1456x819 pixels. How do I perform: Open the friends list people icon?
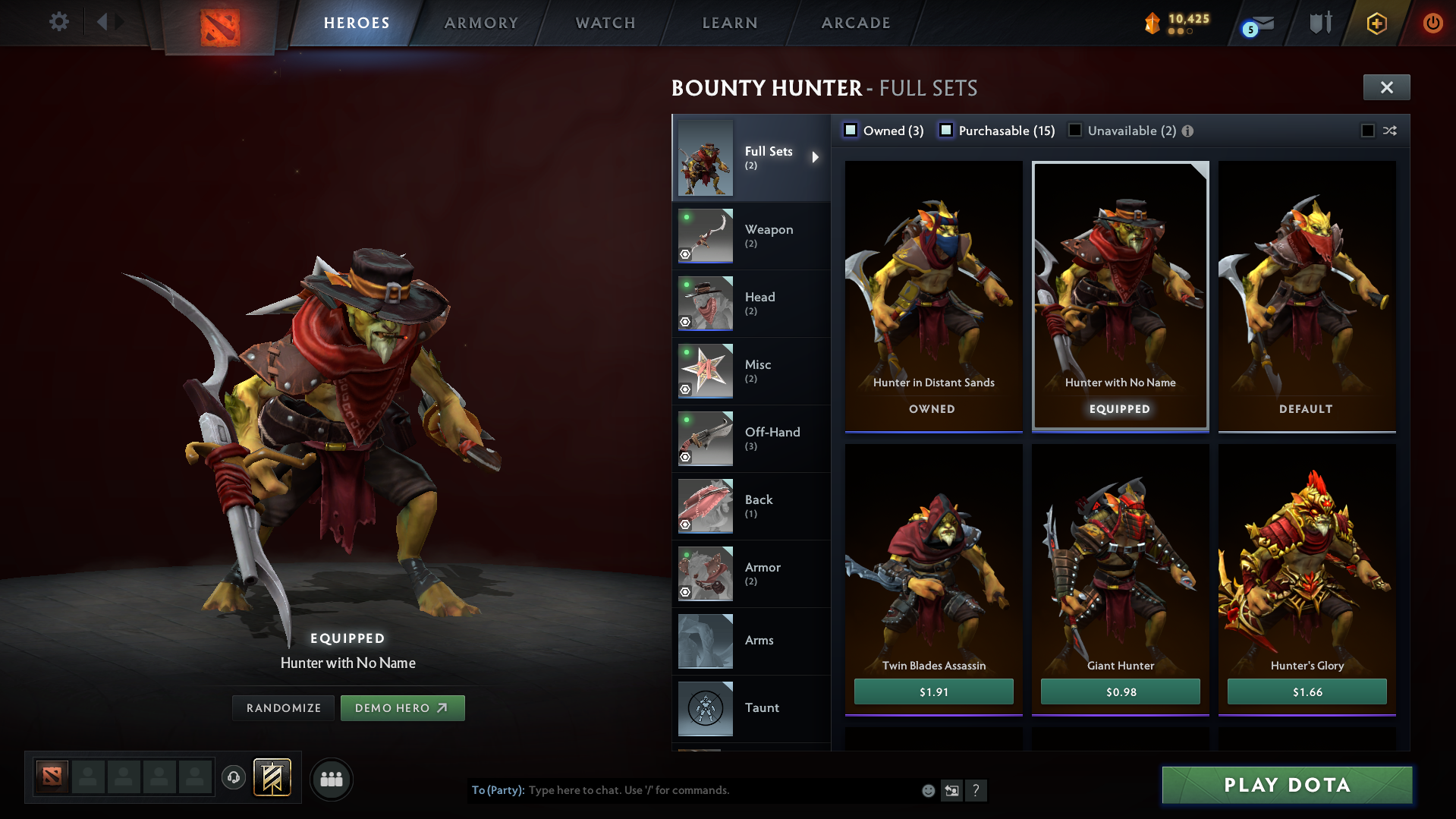tap(331, 779)
